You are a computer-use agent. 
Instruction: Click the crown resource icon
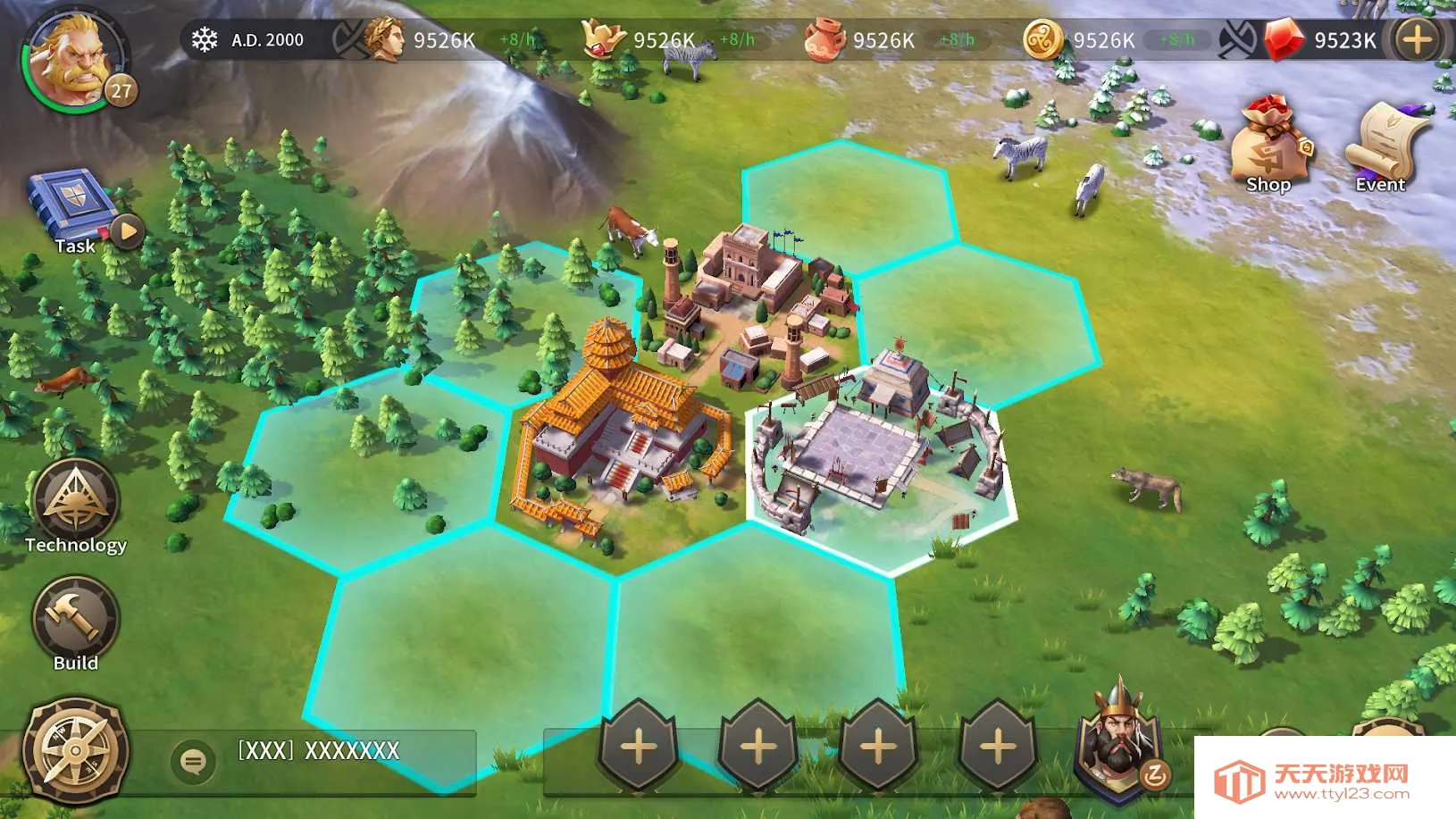tap(603, 40)
